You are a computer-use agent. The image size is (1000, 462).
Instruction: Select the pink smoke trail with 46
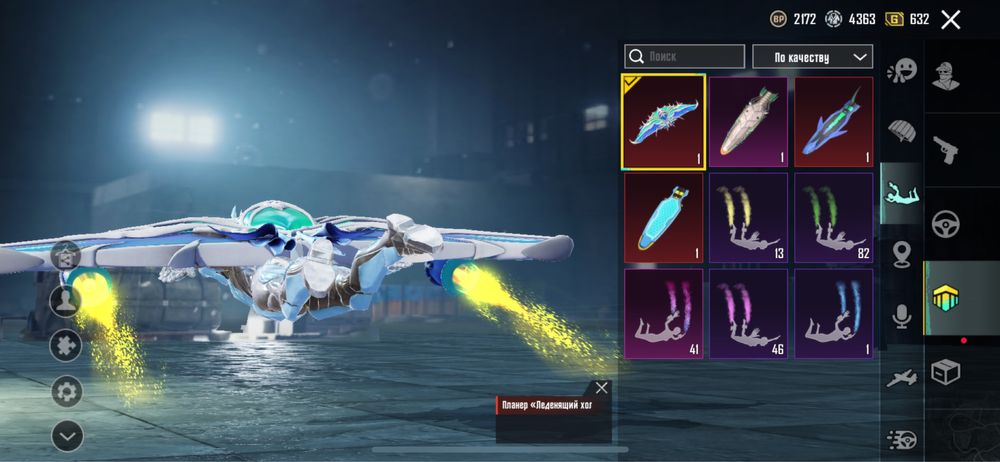pos(748,313)
